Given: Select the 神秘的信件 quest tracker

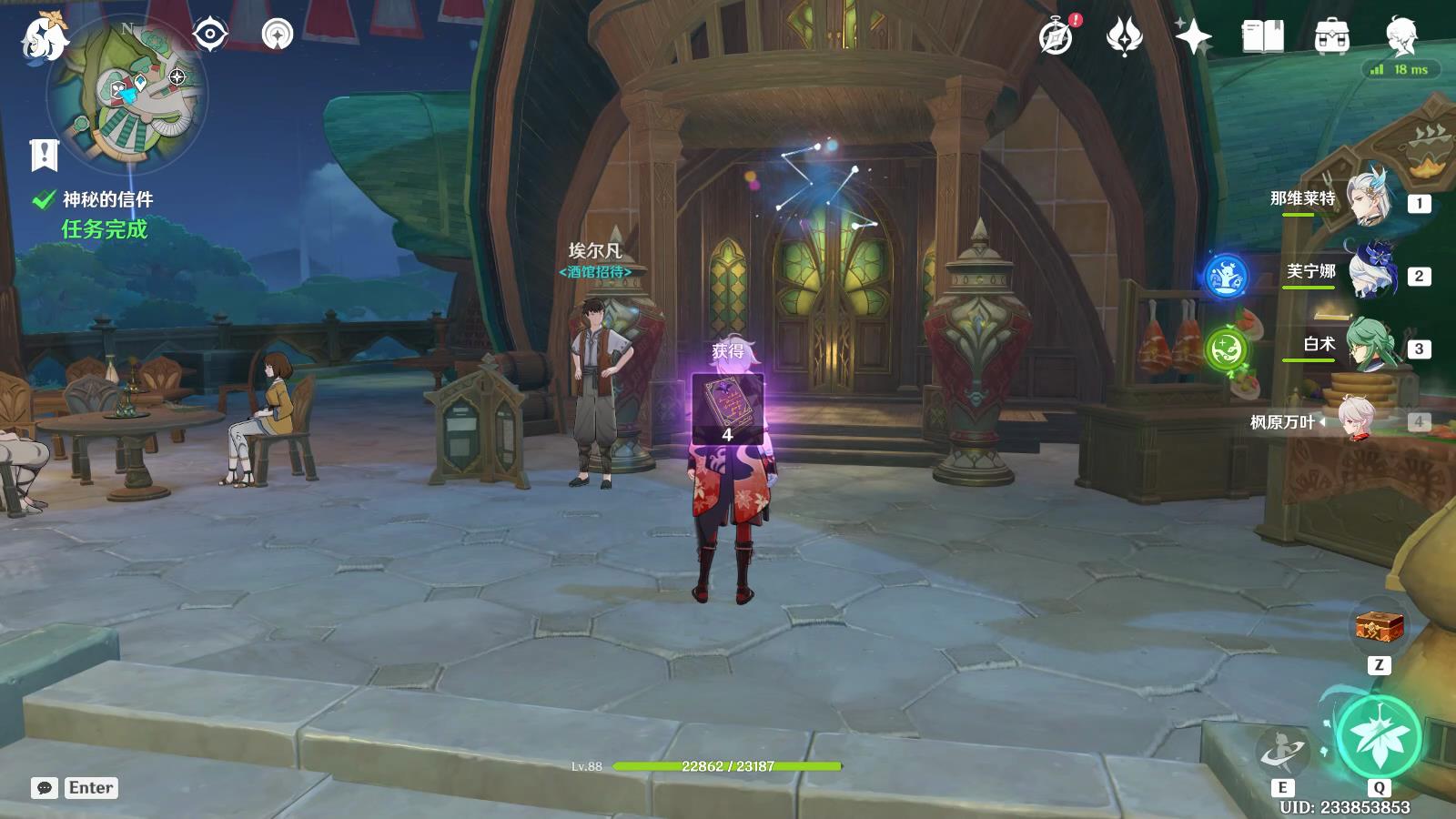Looking at the screenshot, I should [106, 199].
